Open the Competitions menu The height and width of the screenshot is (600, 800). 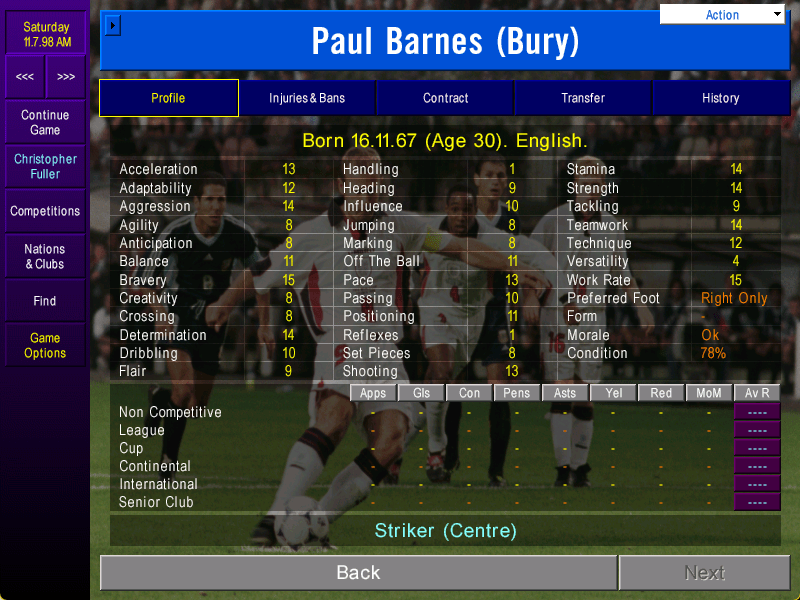pyautogui.click(x=45, y=211)
